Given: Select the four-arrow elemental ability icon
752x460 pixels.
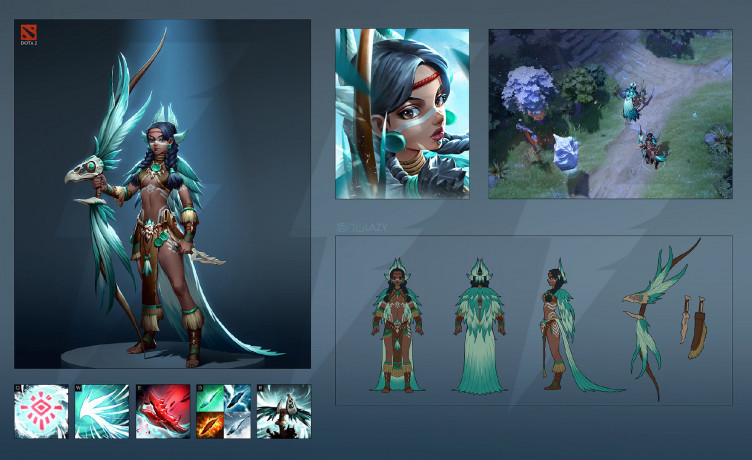Looking at the screenshot, I should [223, 411].
